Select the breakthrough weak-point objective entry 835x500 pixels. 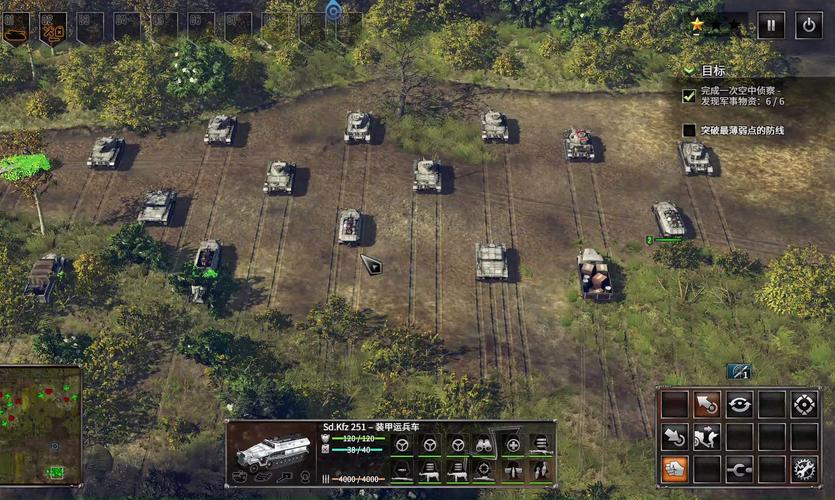pyautogui.click(x=741, y=130)
